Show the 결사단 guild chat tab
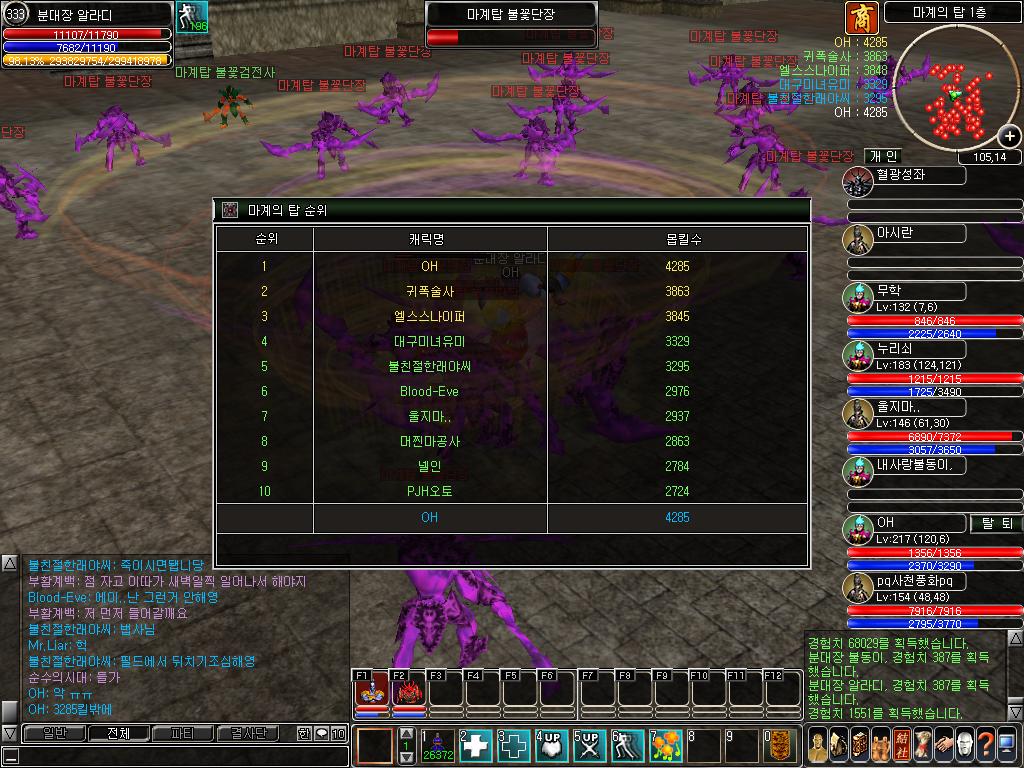 pos(248,733)
